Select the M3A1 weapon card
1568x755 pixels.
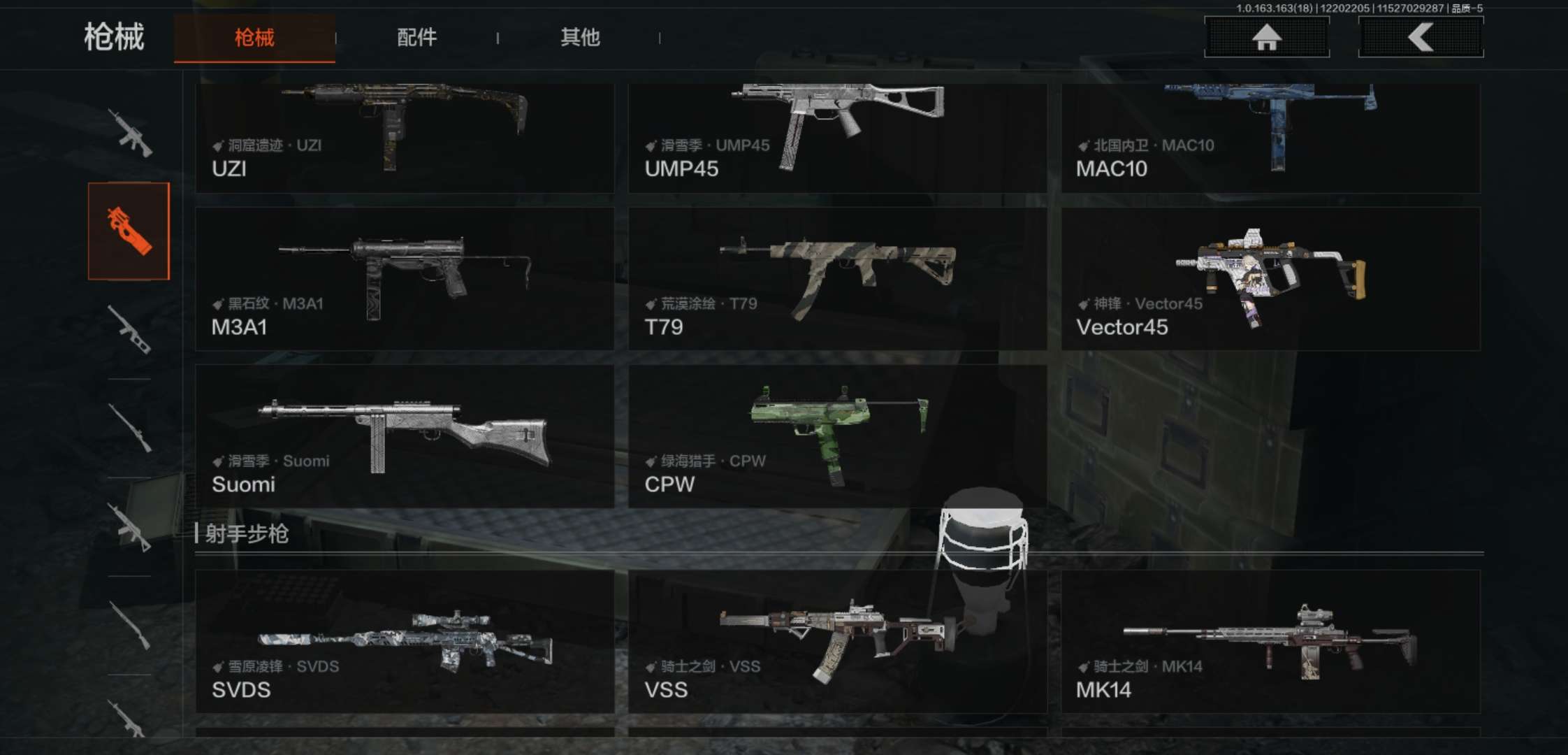[x=405, y=278]
